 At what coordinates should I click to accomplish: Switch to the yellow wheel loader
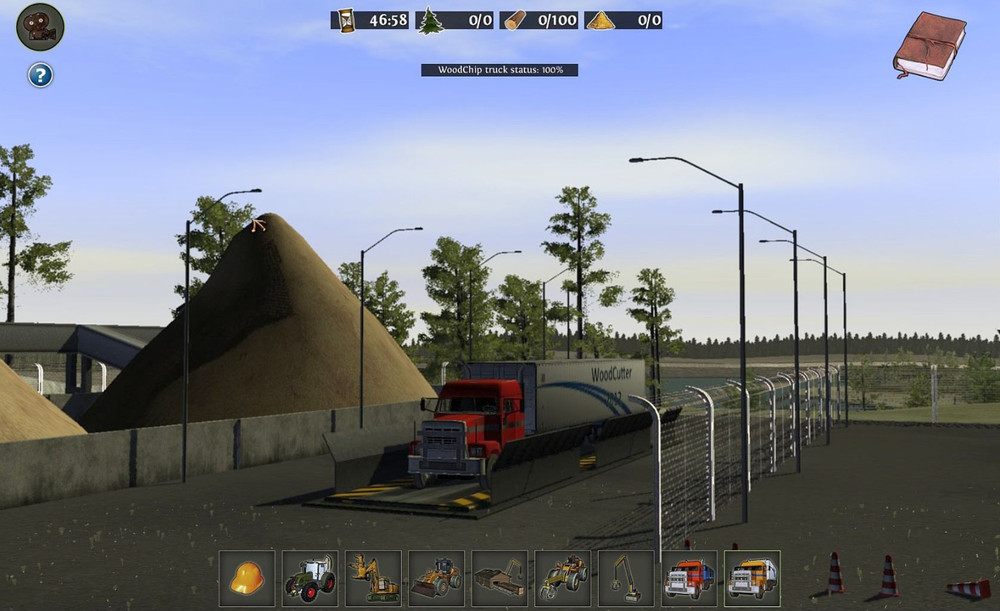coord(436,578)
